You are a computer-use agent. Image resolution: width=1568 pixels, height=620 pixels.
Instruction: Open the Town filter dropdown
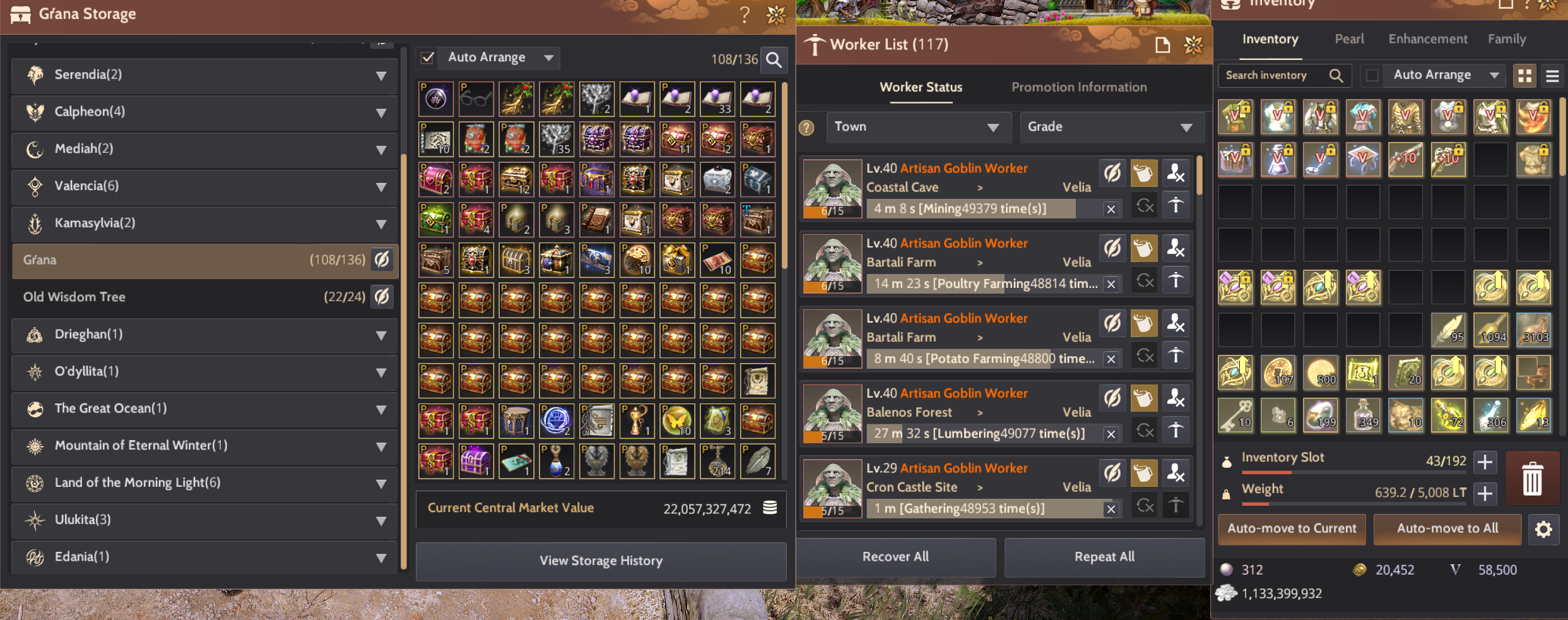pos(918,127)
